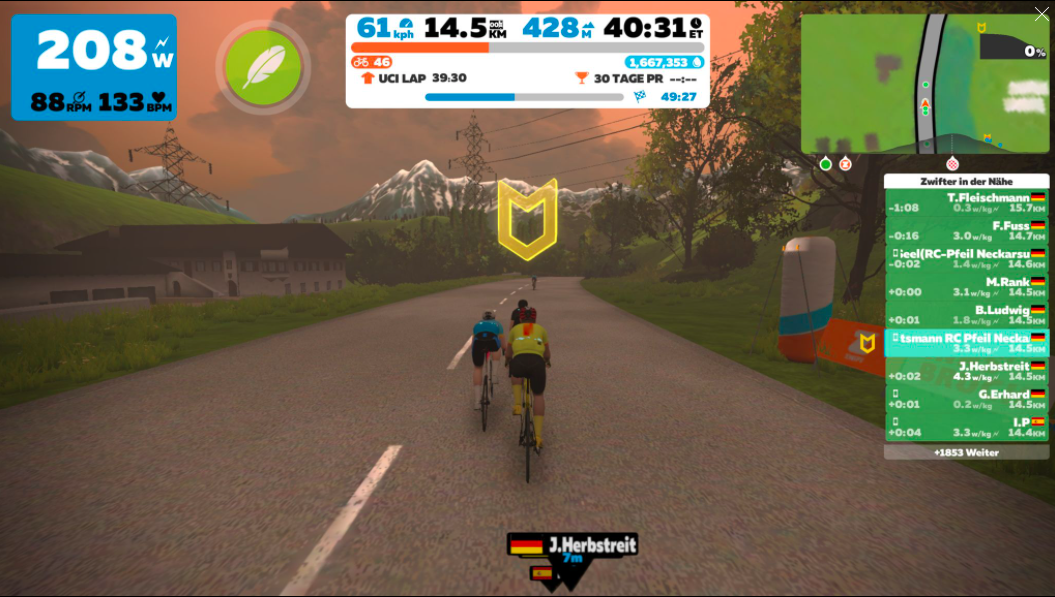Close the window with the X
The image size is (1055, 597).
tap(1042, 14)
